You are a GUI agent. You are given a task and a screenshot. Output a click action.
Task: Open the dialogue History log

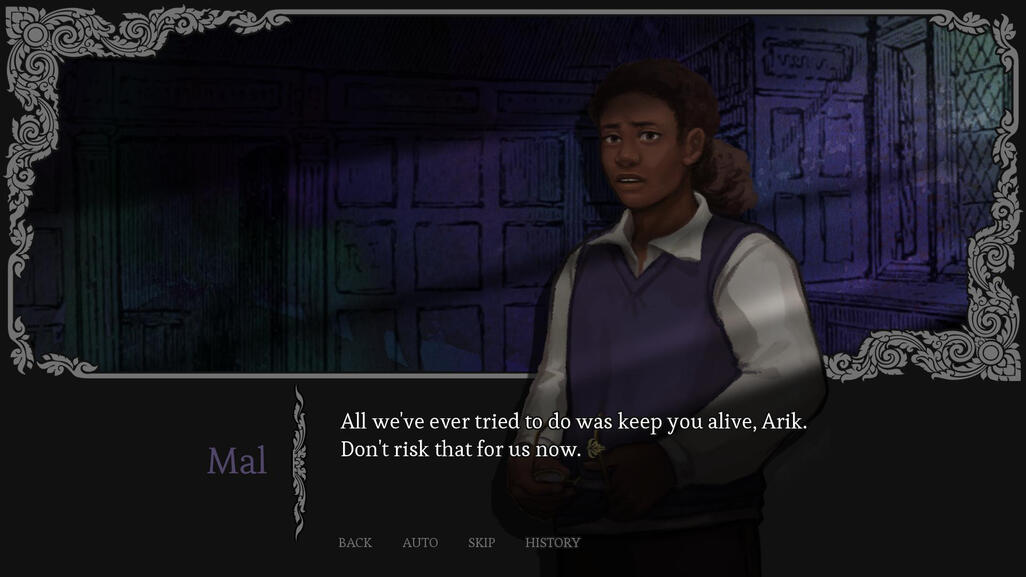(x=552, y=543)
